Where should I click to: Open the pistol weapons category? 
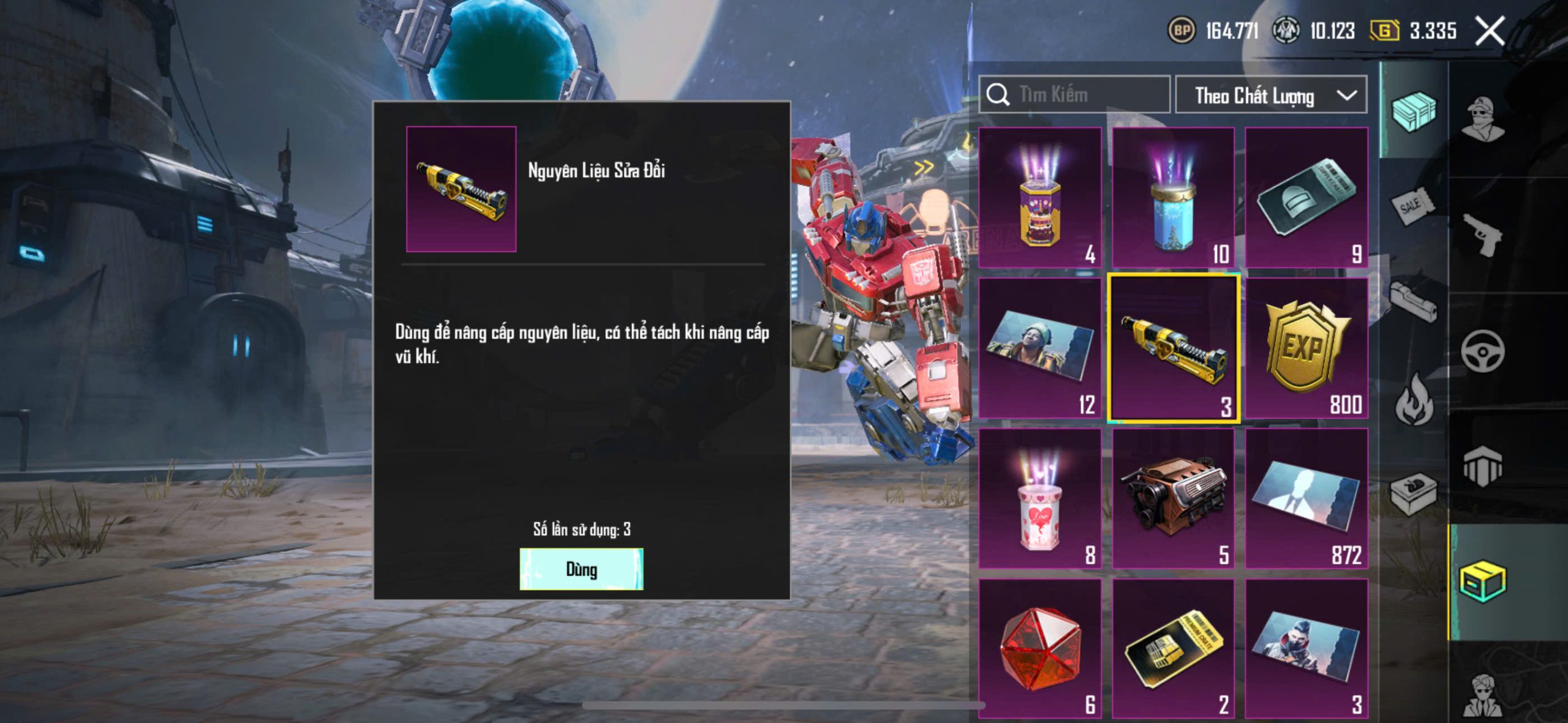1482,234
